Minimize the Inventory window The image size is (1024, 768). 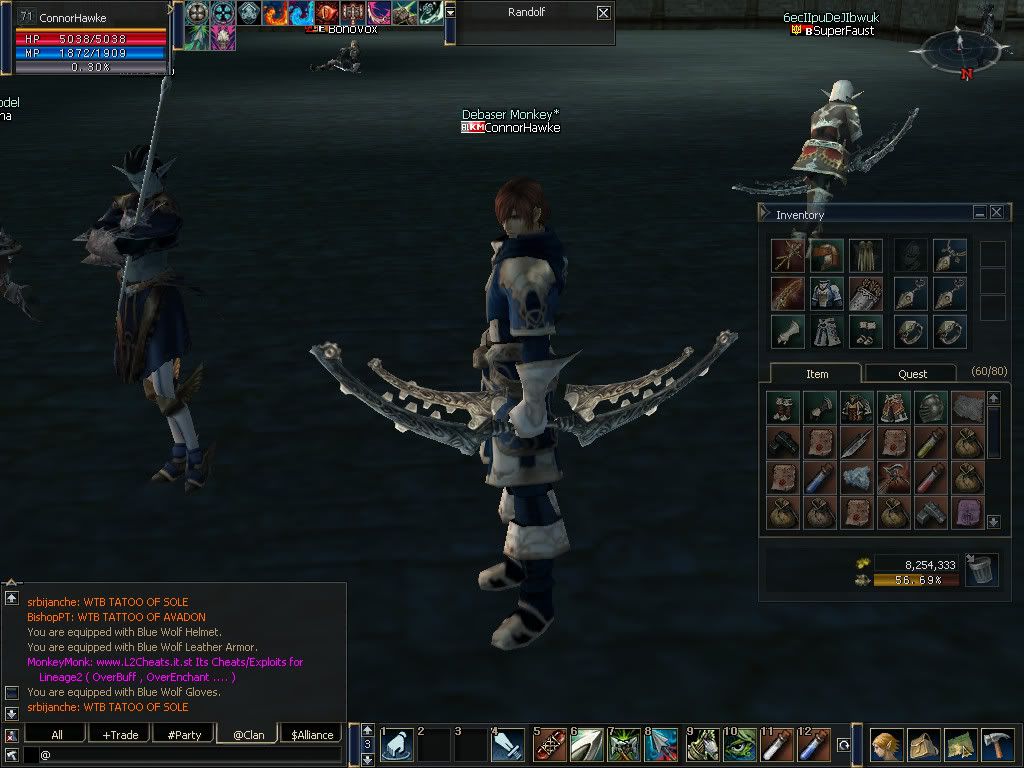[980, 212]
